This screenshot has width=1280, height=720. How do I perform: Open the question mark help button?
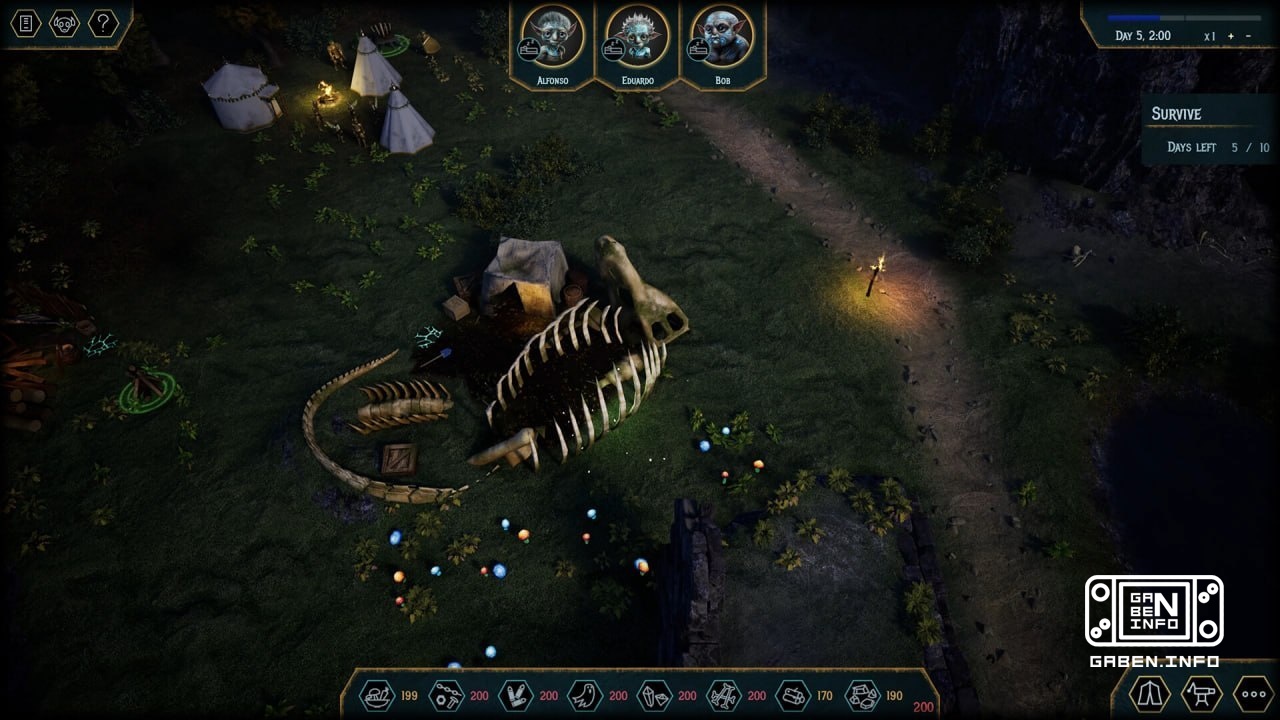tap(103, 23)
